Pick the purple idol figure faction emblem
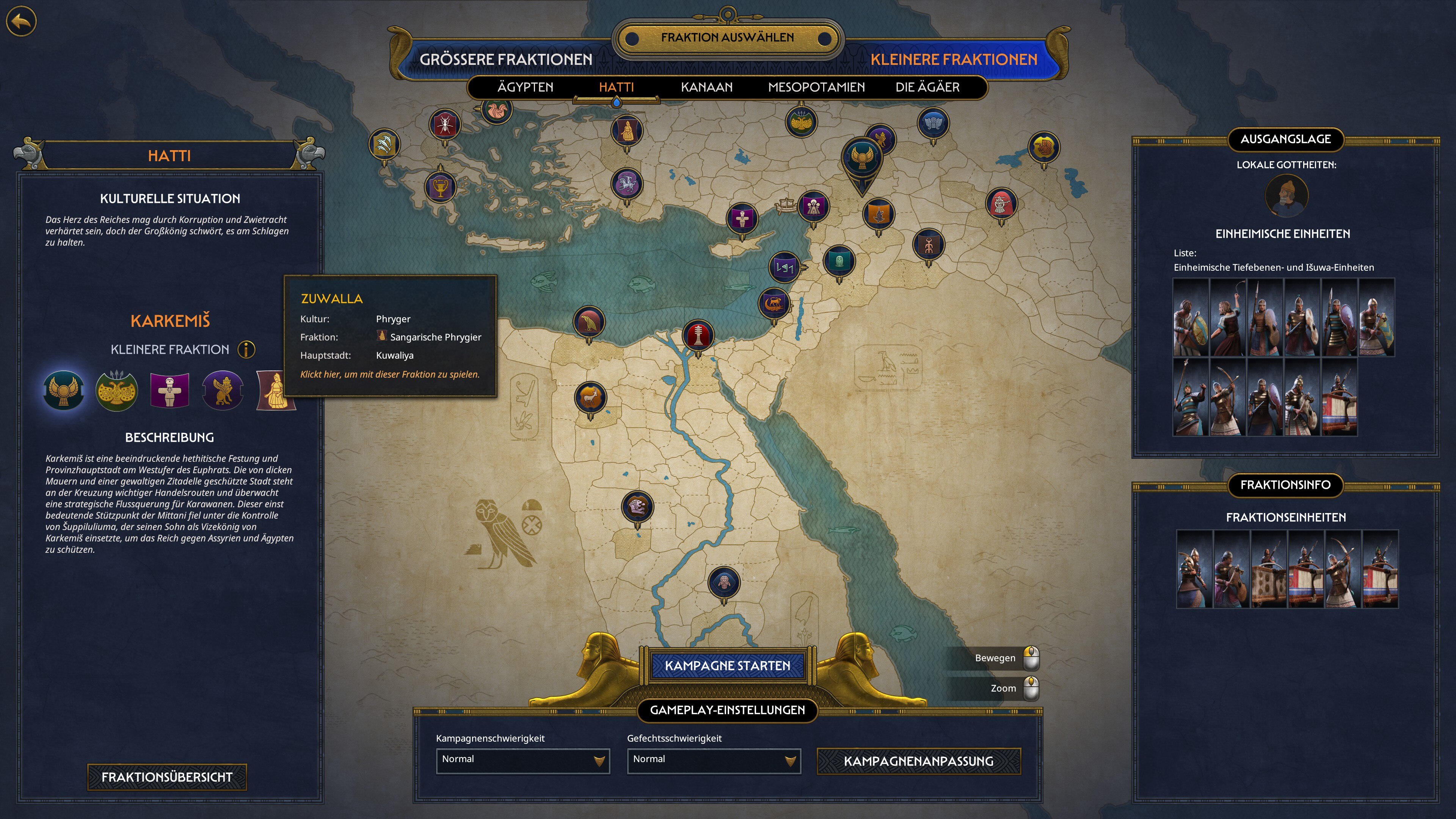1456x819 pixels. (169, 390)
